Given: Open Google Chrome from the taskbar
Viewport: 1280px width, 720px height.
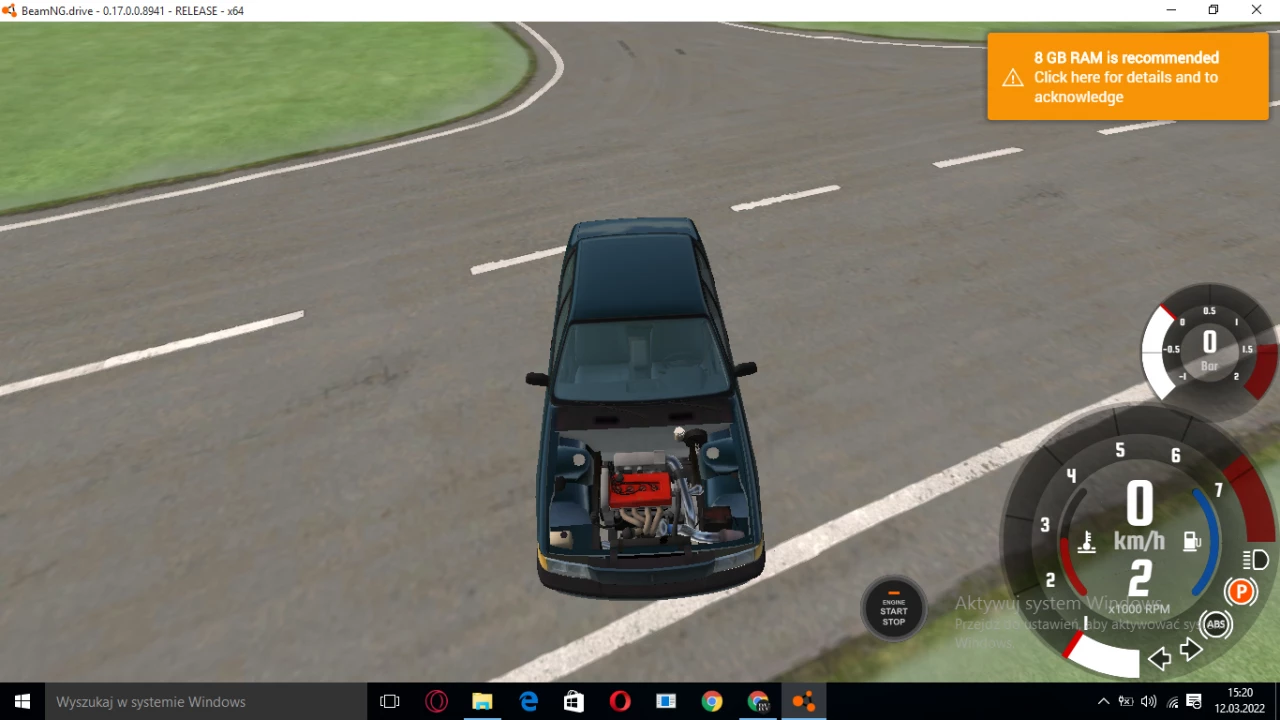Looking at the screenshot, I should pyautogui.click(x=712, y=701).
